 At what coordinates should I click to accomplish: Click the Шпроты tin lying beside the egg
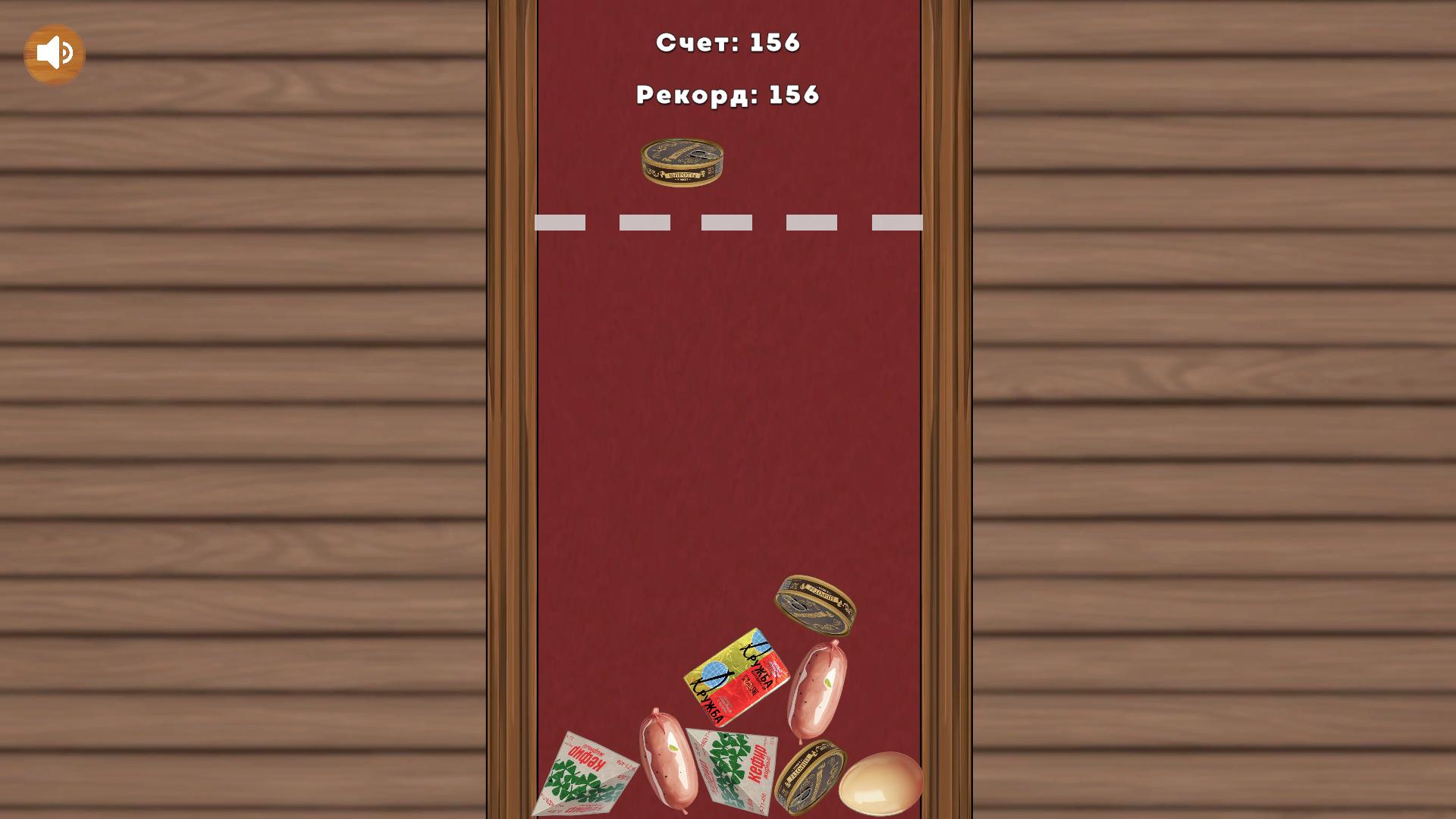[x=815, y=775]
